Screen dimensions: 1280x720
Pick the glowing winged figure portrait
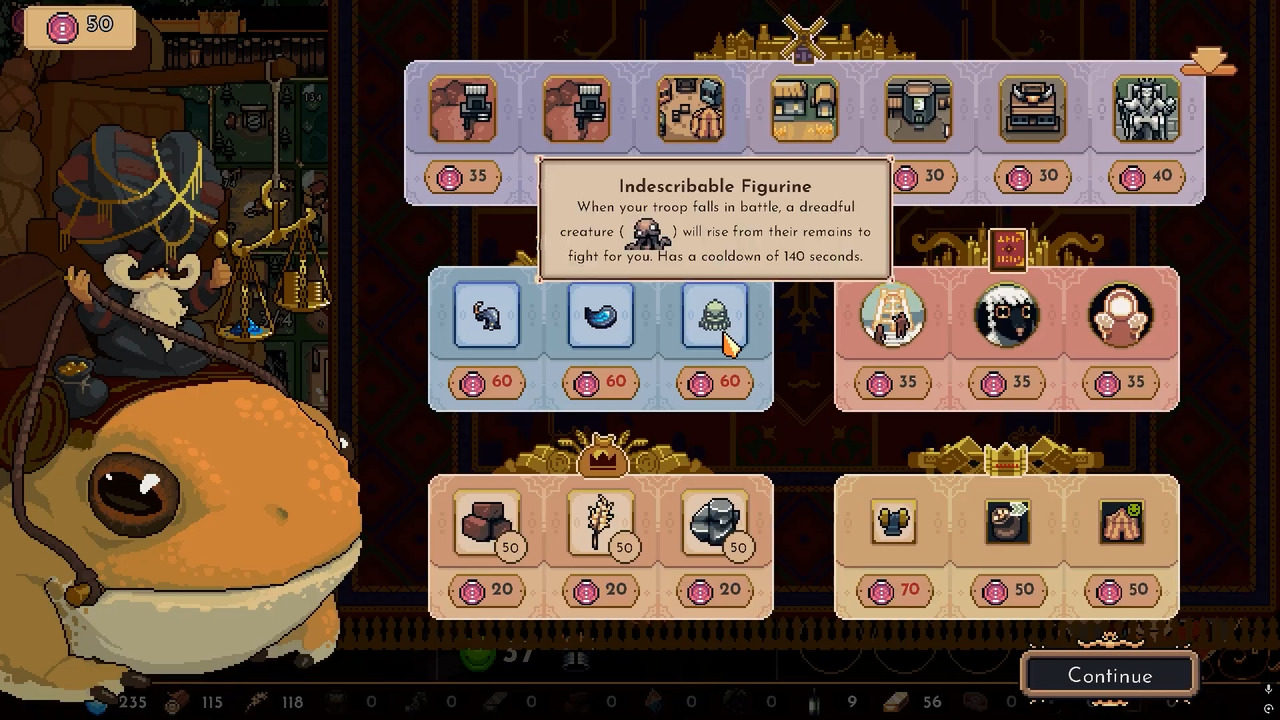(x=1120, y=316)
